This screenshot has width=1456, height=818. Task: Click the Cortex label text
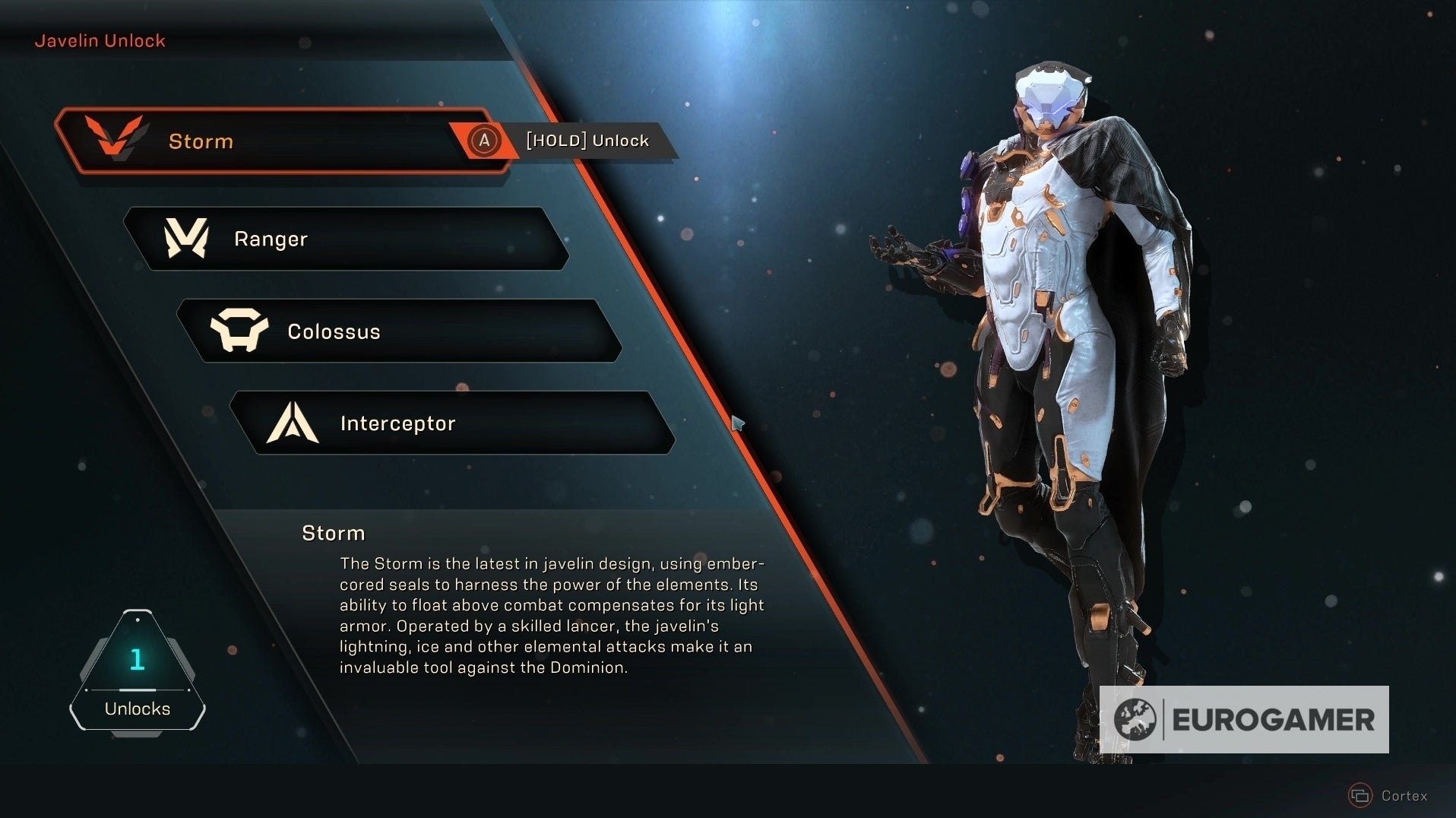tap(1404, 797)
